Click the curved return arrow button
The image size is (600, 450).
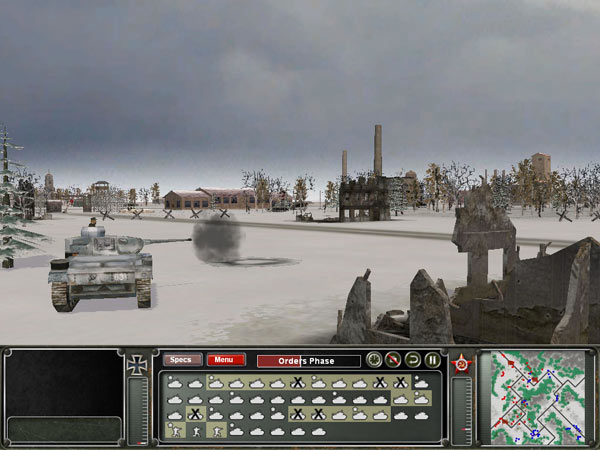click(x=413, y=360)
